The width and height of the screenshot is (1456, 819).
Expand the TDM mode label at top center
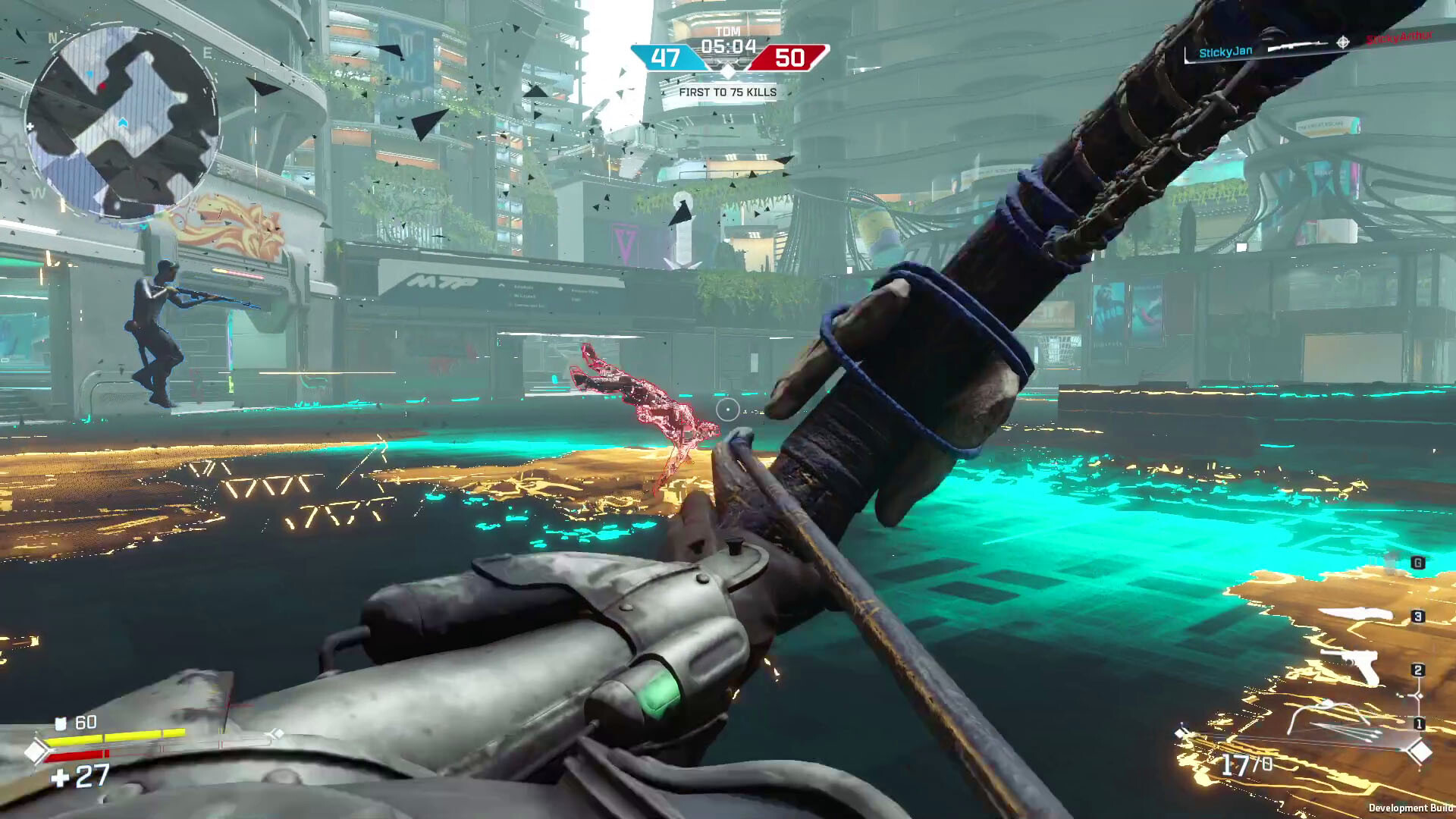pyautogui.click(x=728, y=30)
